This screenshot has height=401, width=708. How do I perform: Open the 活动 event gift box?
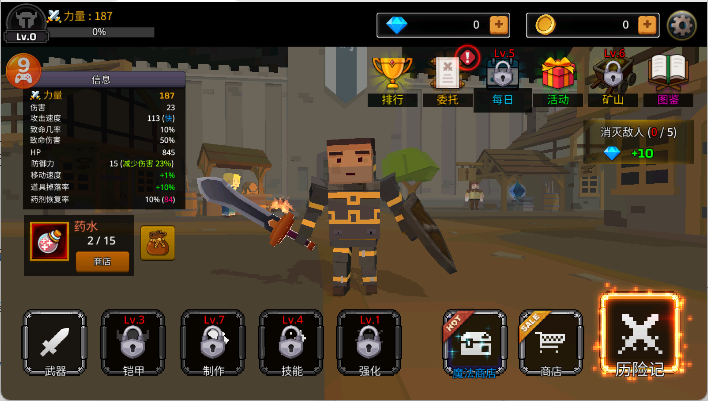click(557, 78)
